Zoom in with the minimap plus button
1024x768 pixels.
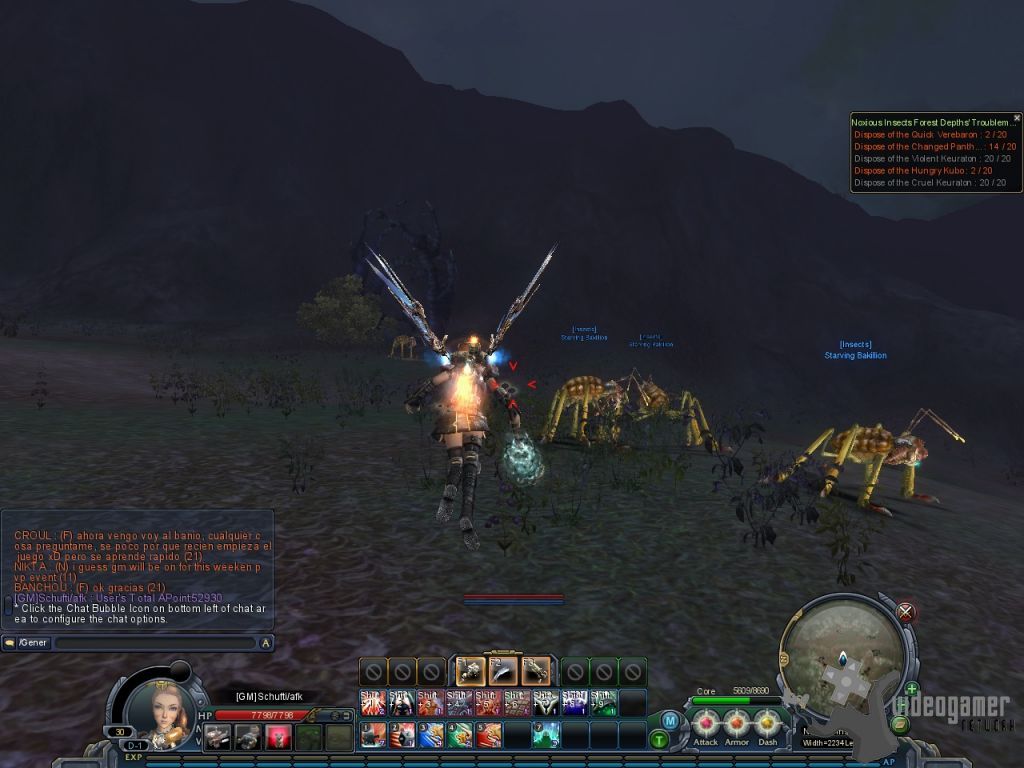coord(911,689)
